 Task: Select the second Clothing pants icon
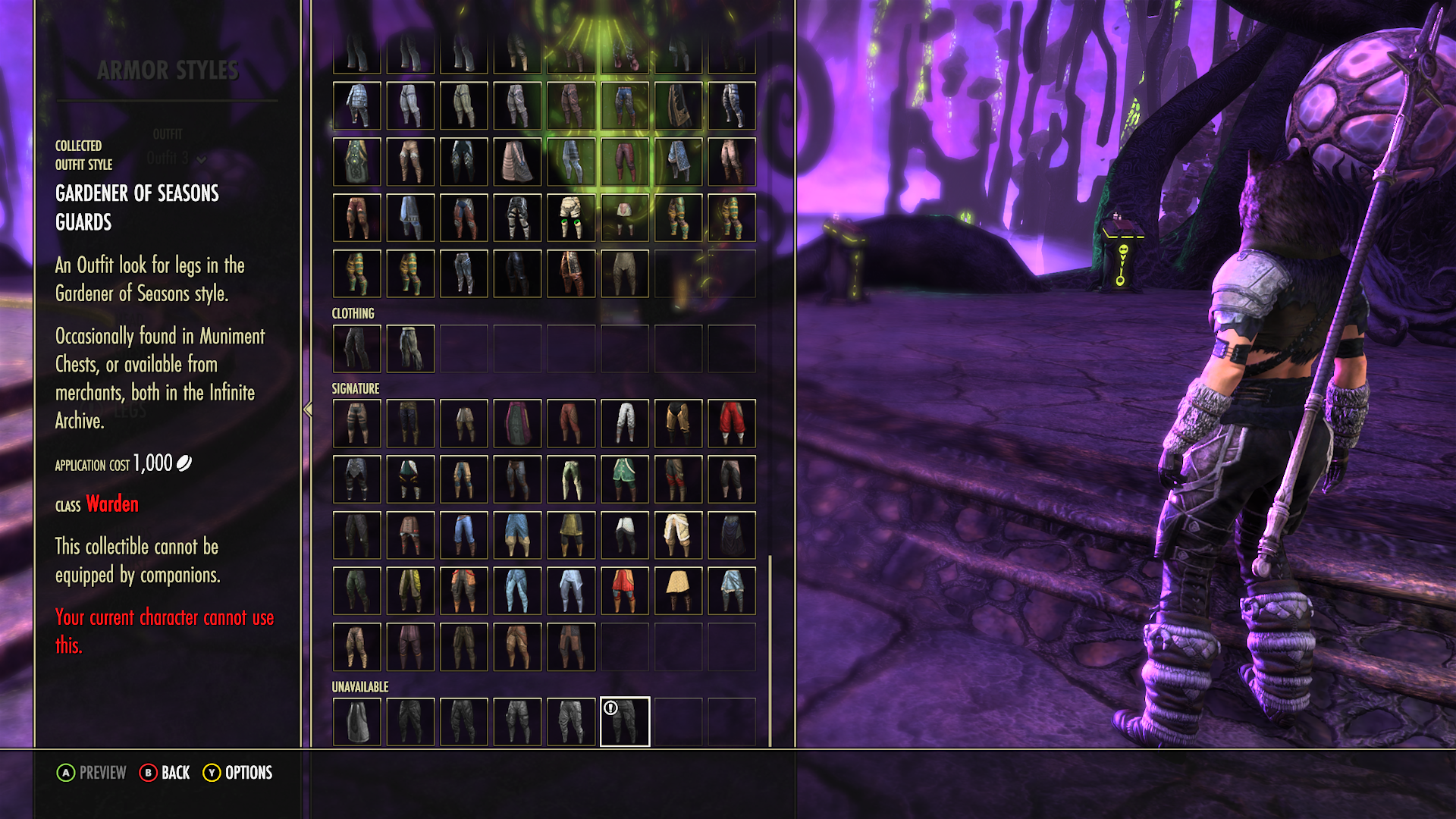point(410,348)
